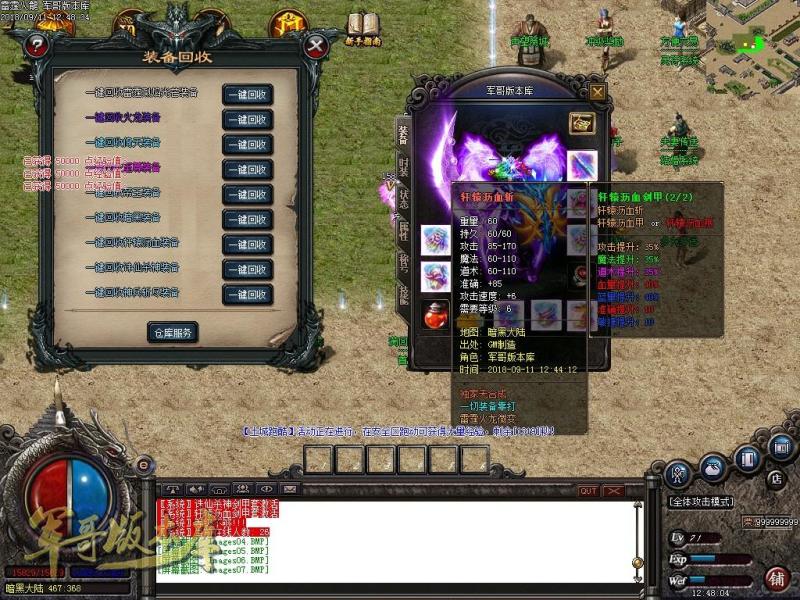Viewport: 800px width, 600px height.
Task: Open help with the red question mark
Action: point(37,46)
